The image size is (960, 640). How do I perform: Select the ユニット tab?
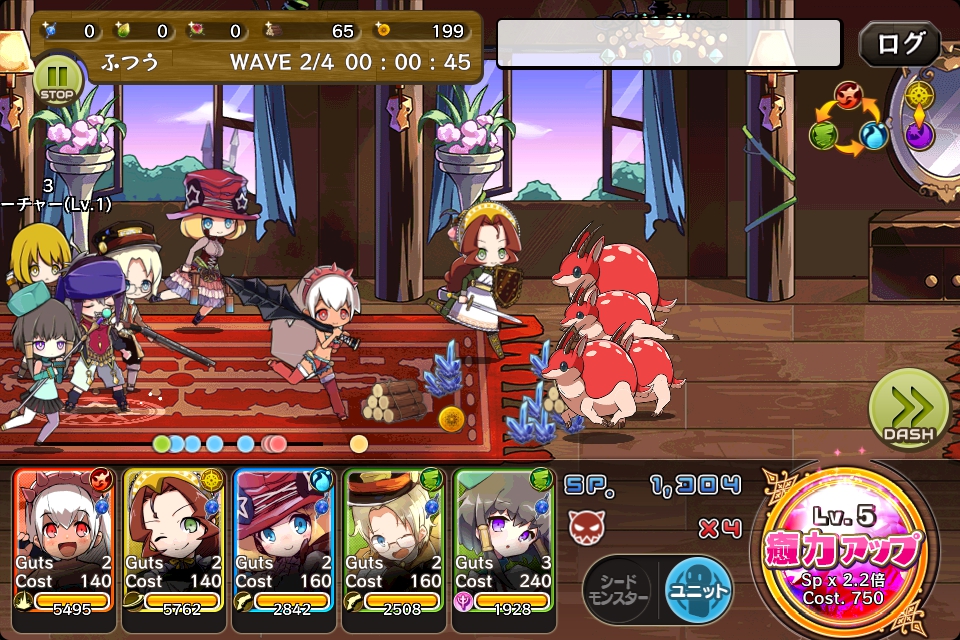(697, 586)
